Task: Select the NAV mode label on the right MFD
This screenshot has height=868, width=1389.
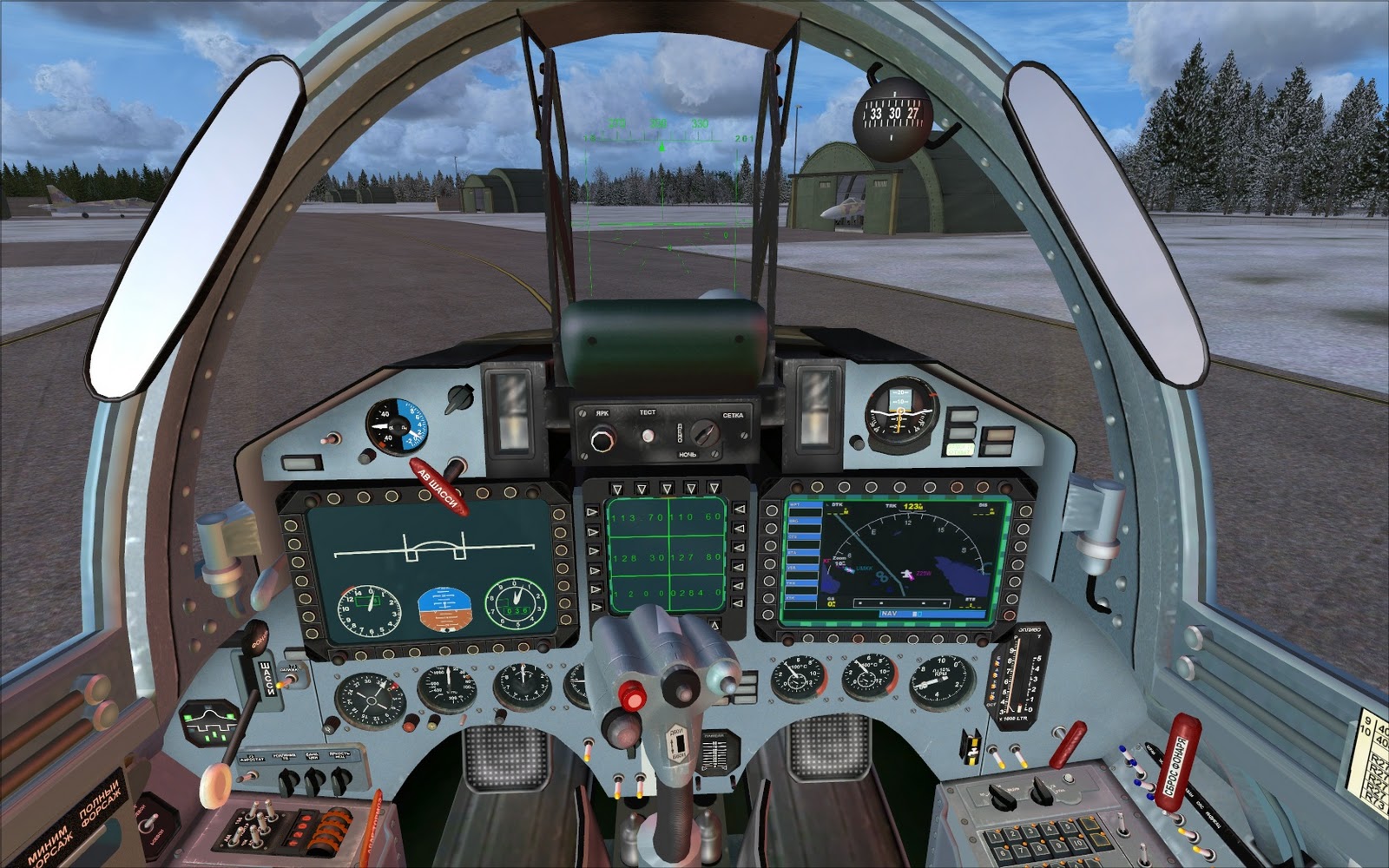Action: pos(889,614)
